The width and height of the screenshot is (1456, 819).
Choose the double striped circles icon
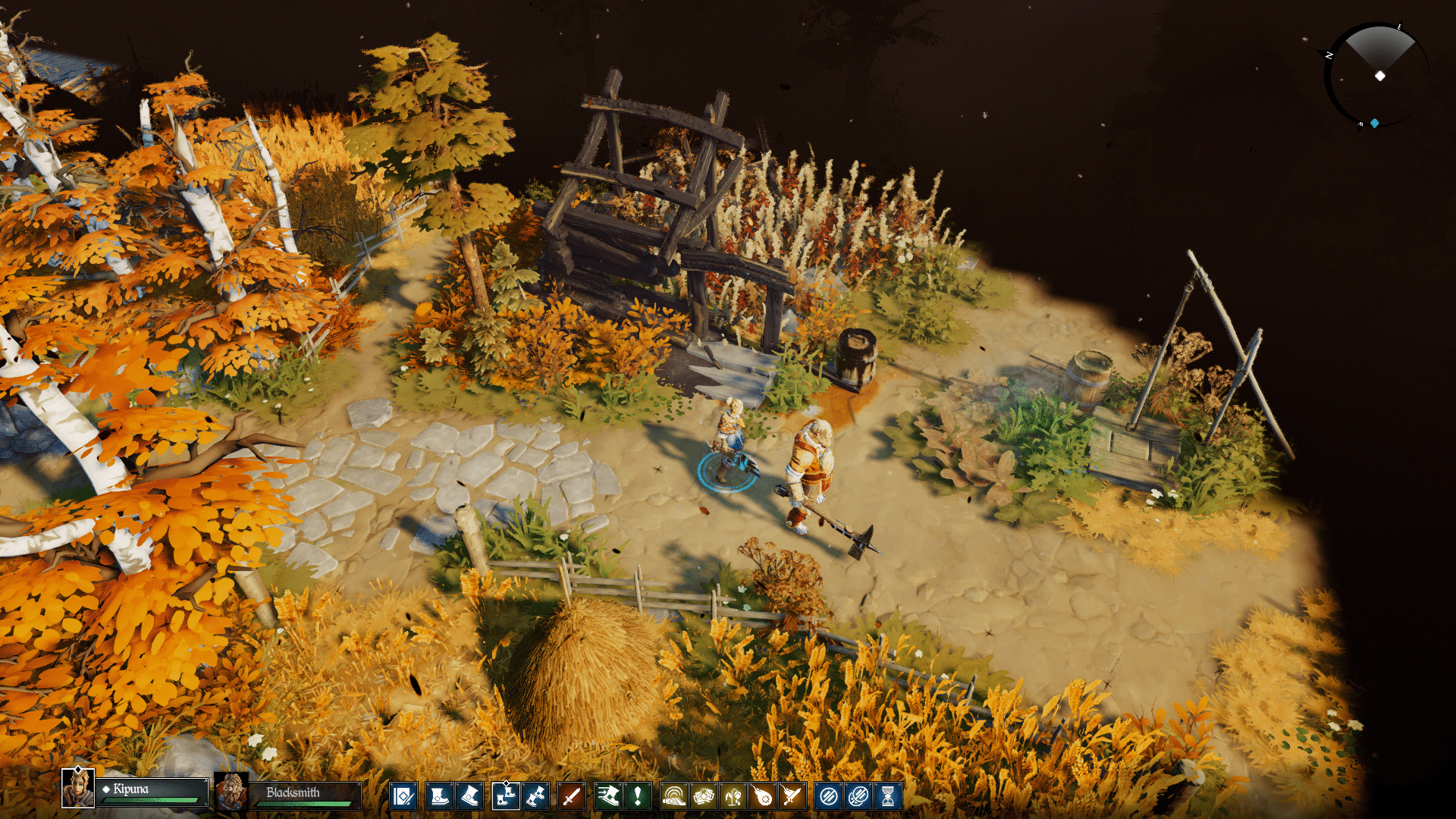pyautogui.click(x=858, y=796)
